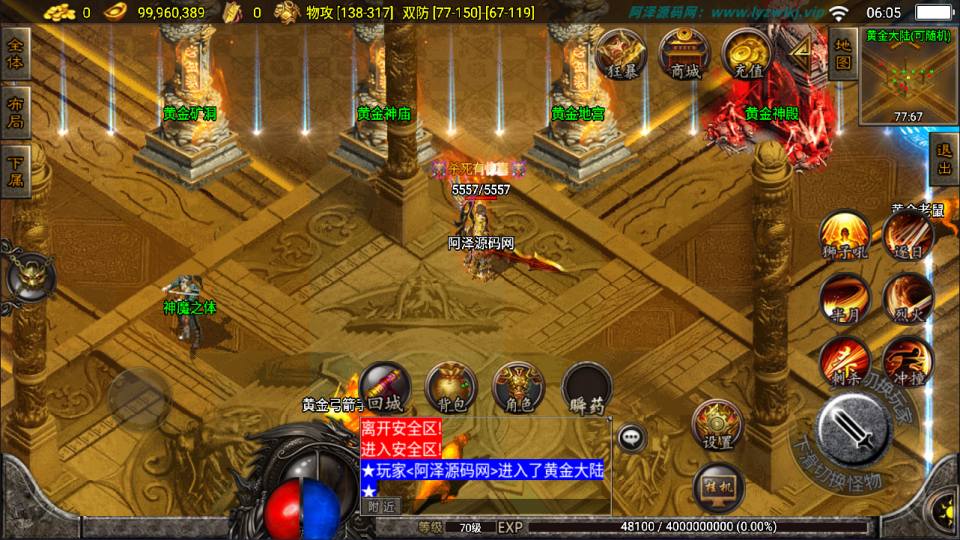The width and height of the screenshot is (960, 540).
Task: Open the 地图 map button
Action: tap(843, 55)
